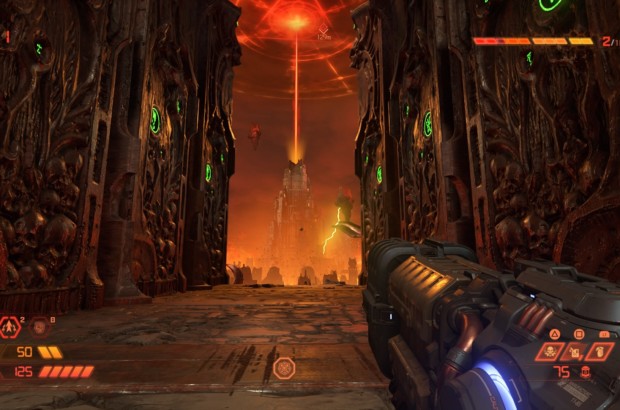Click the hexagon emblem at bottom center

tap(284, 368)
